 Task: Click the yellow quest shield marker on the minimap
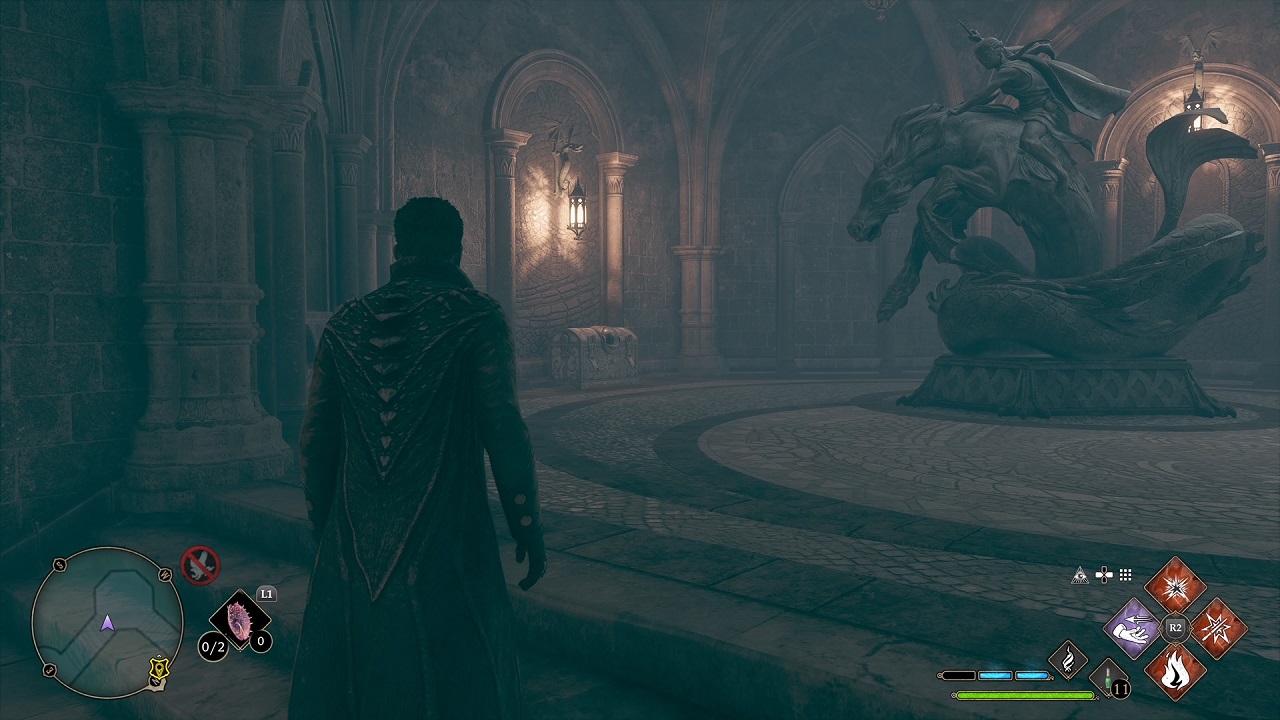tap(160, 669)
